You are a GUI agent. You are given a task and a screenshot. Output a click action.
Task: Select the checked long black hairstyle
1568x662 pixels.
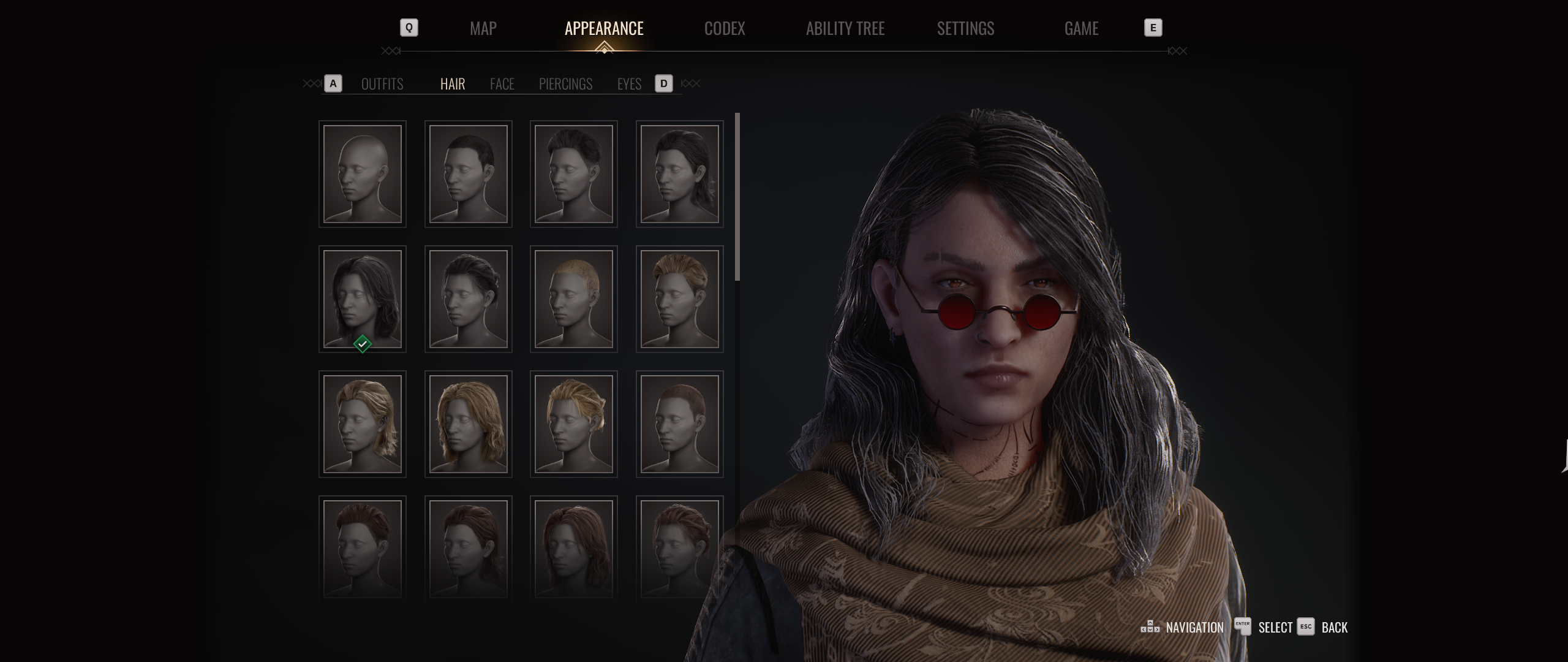[x=363, y=299]
